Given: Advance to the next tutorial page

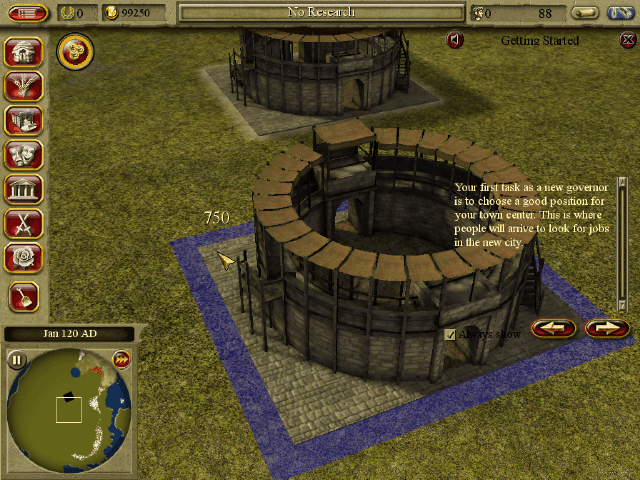Looking at the screenshot, I should 606,327.
